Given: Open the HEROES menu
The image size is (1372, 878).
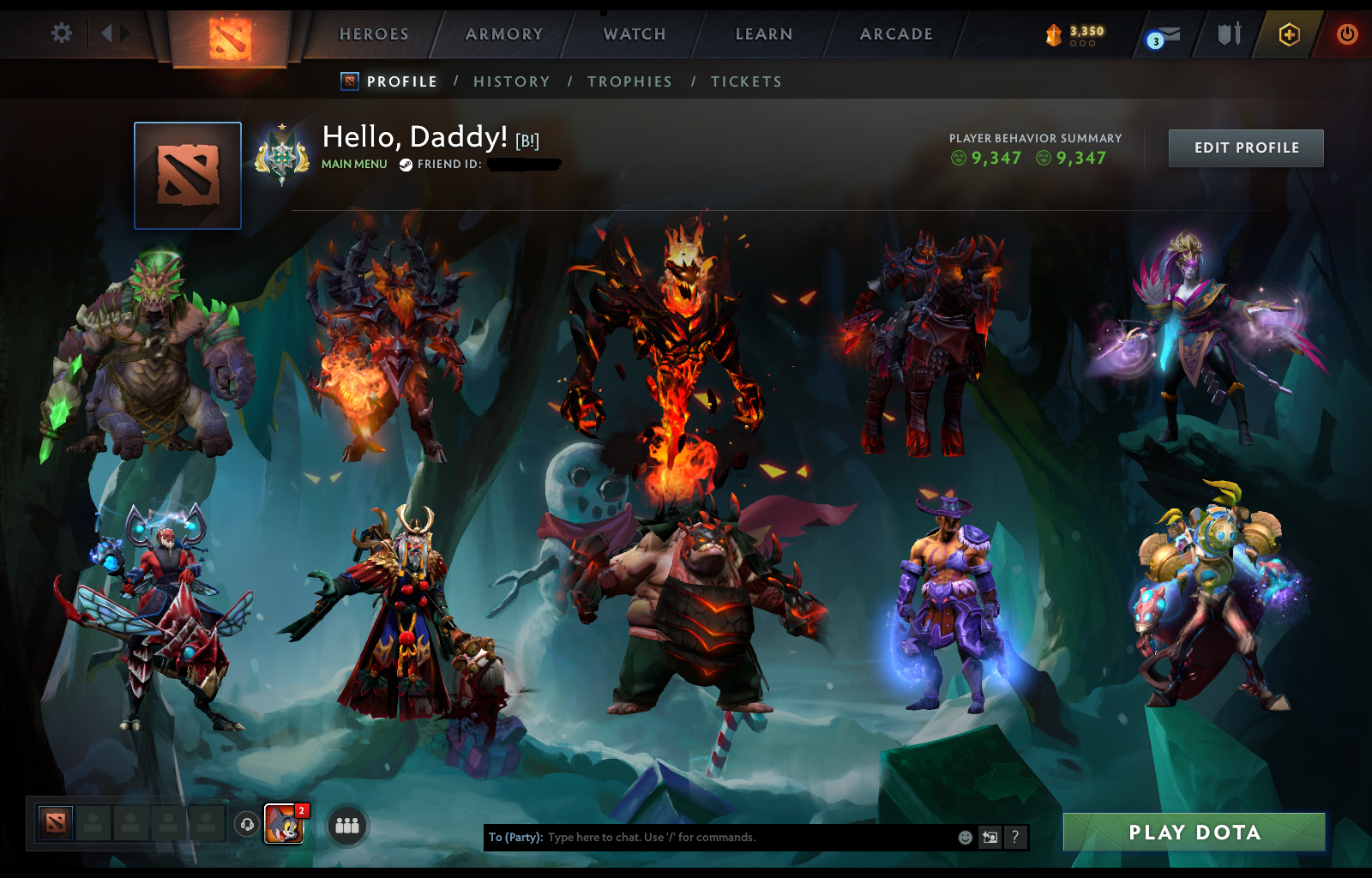Looking at the screenshot, I should [373, 34].
